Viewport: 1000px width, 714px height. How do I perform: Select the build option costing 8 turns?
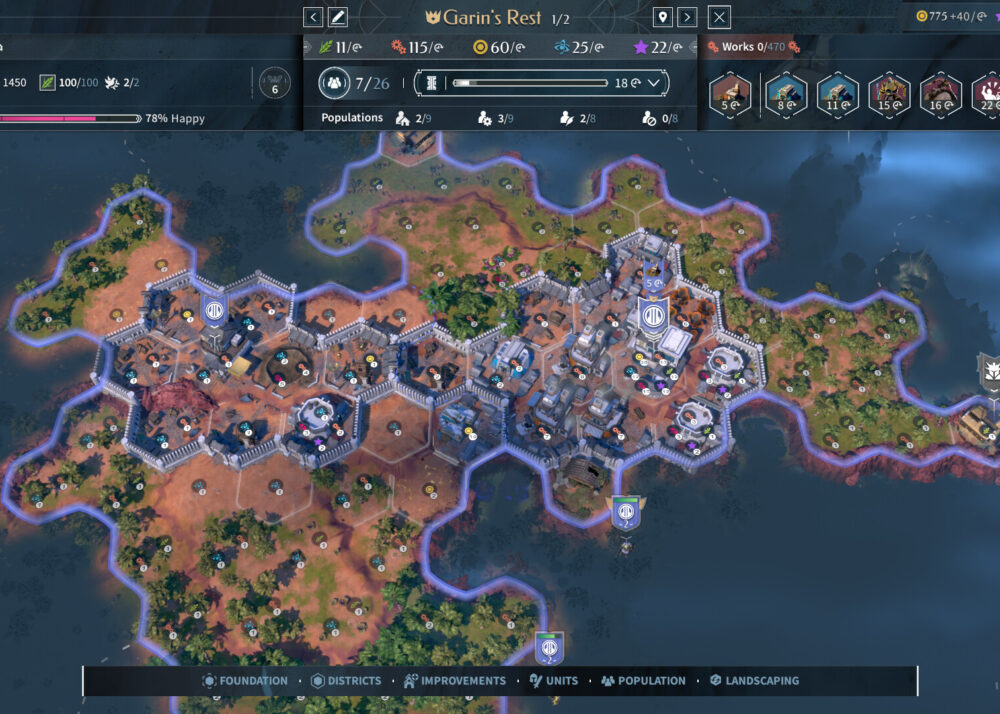[783, 95]
